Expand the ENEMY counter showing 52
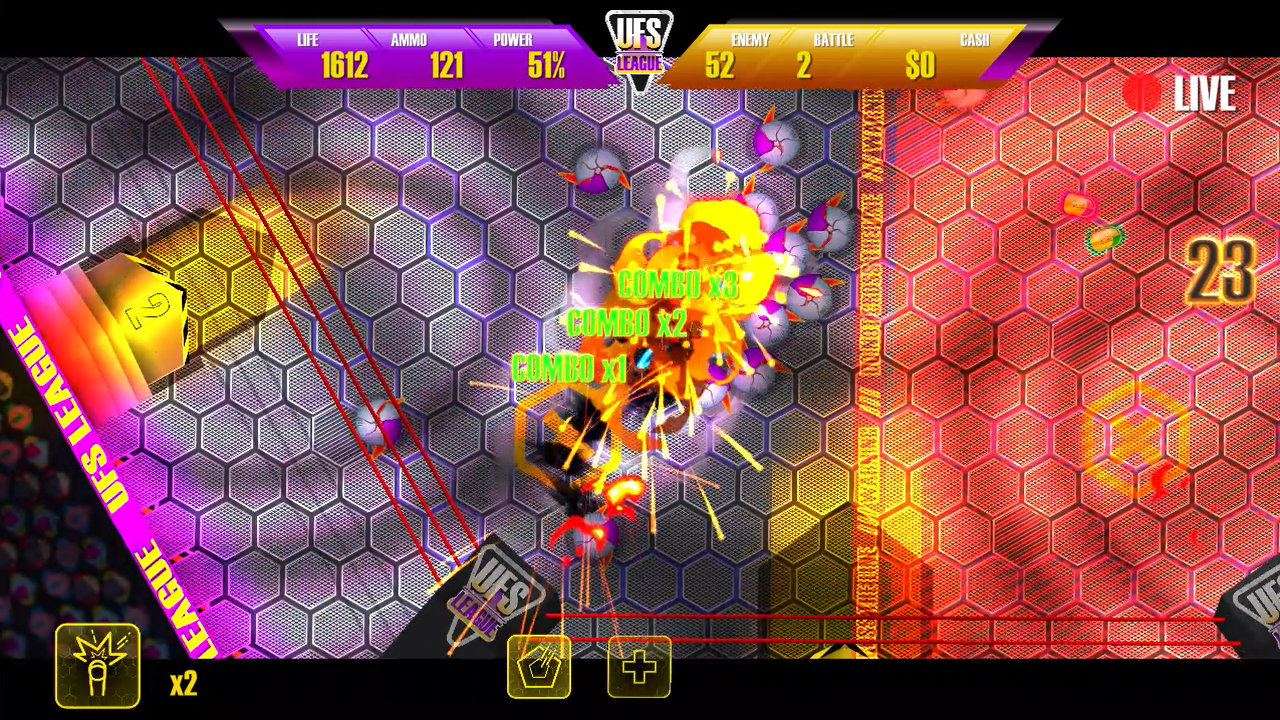The height and width of the screenshot is (720, 1280). point(725,62)
